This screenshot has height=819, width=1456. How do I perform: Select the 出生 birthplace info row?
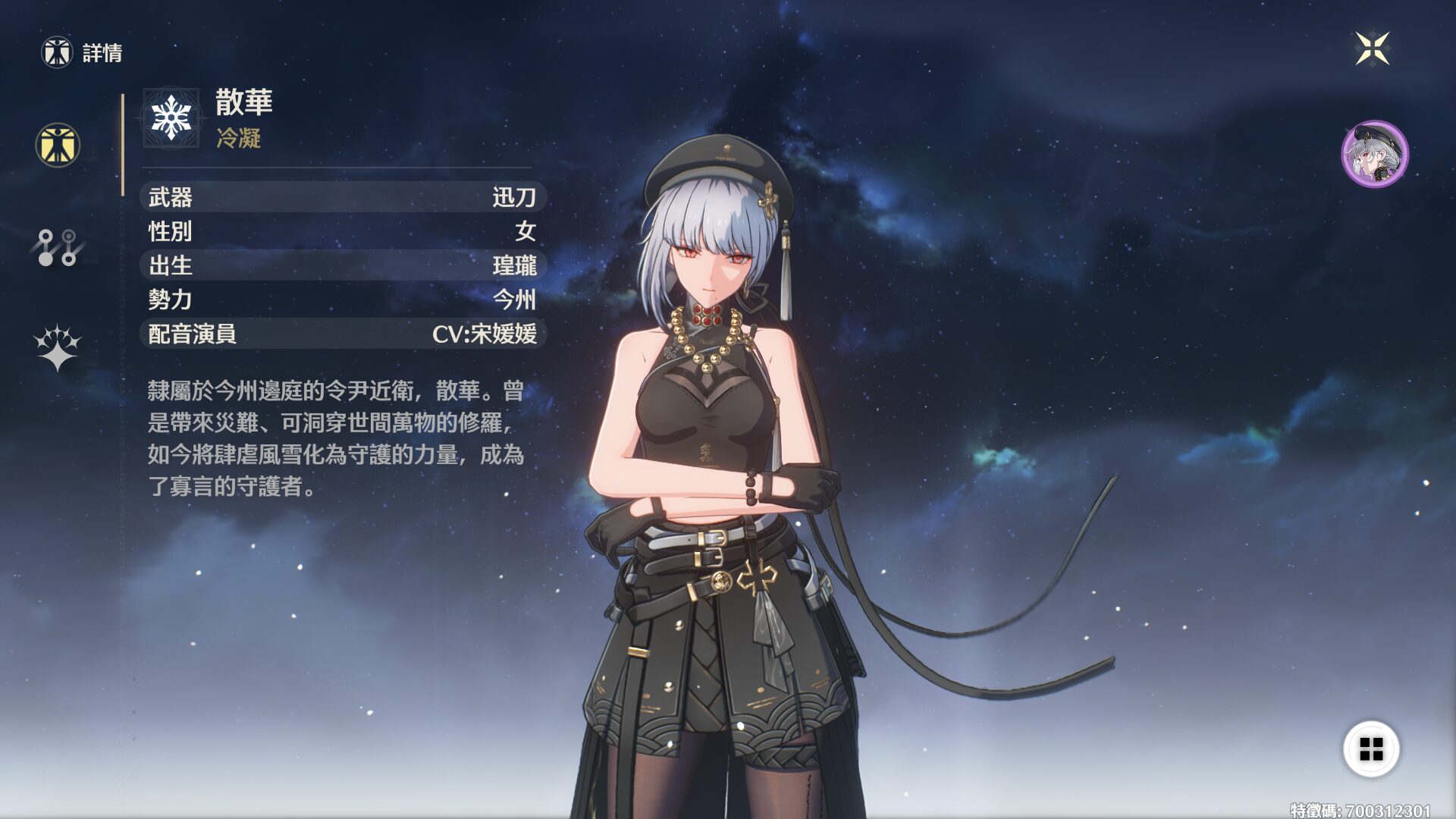click(x=343, y=265)
